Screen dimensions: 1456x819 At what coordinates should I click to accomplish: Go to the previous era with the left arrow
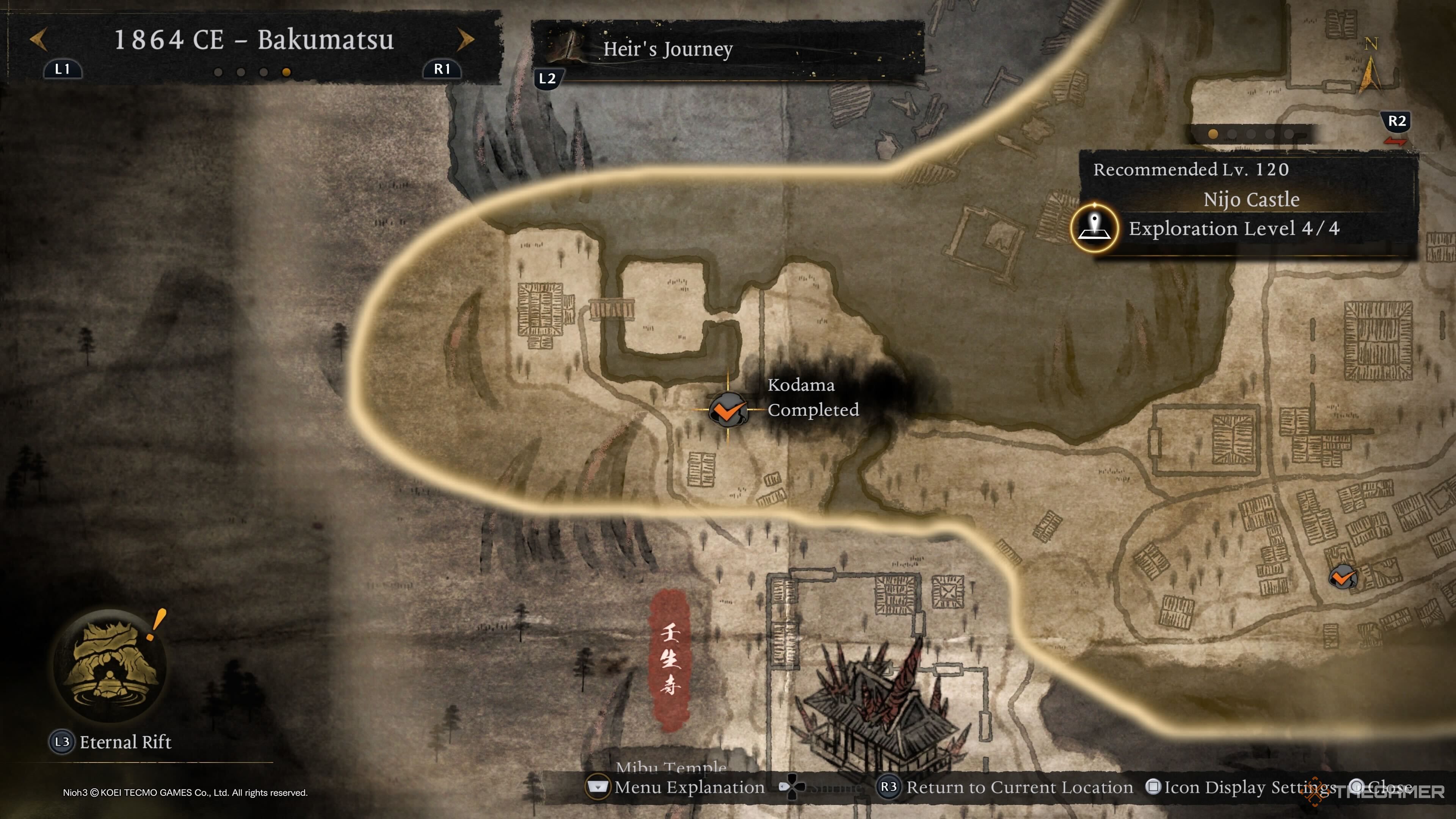coord(38,39)
